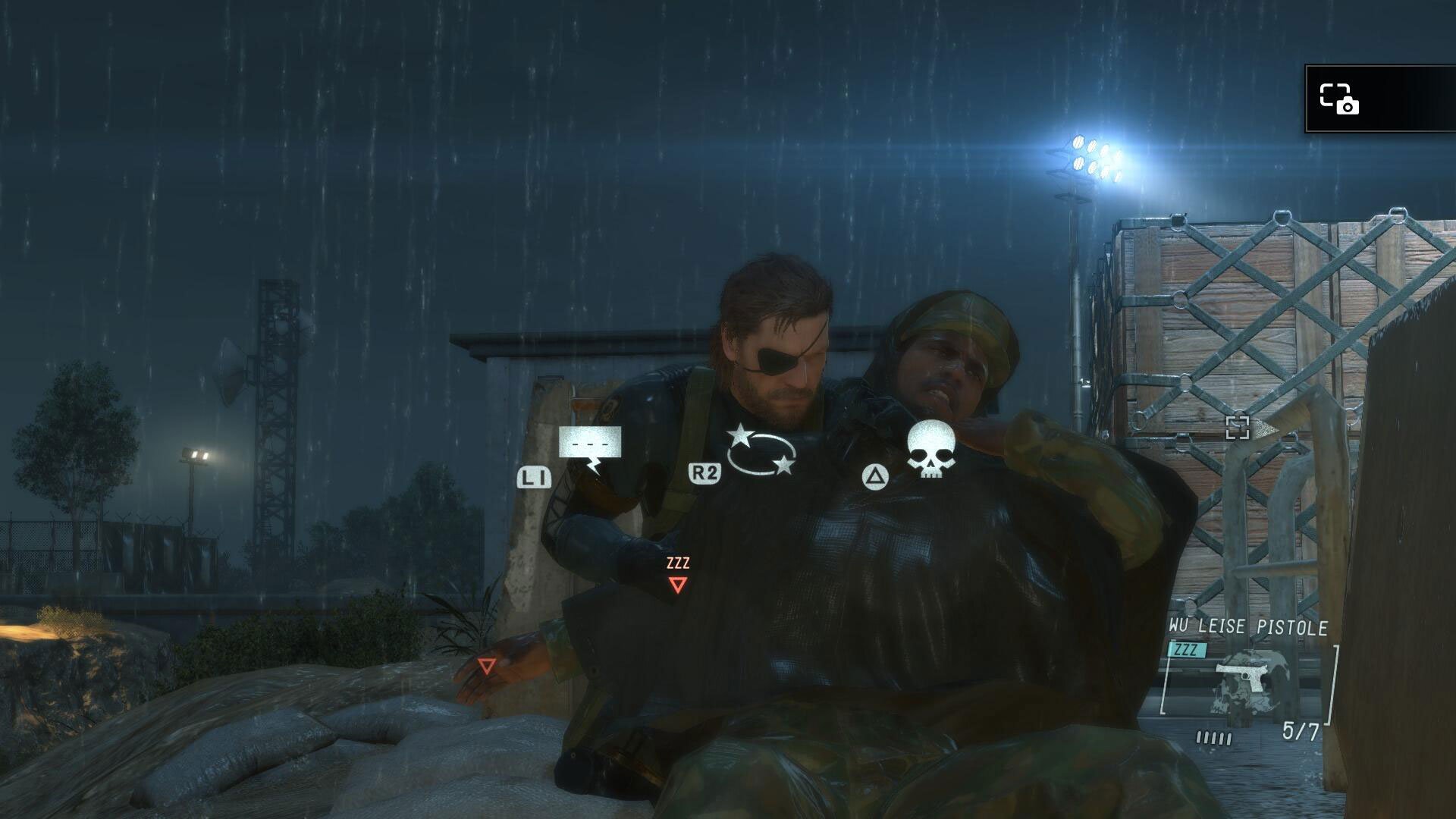Expand the red inverted triangle under the ZZZ text
The height and width of the screenshot is (819, 1456).
pos(677,584)
